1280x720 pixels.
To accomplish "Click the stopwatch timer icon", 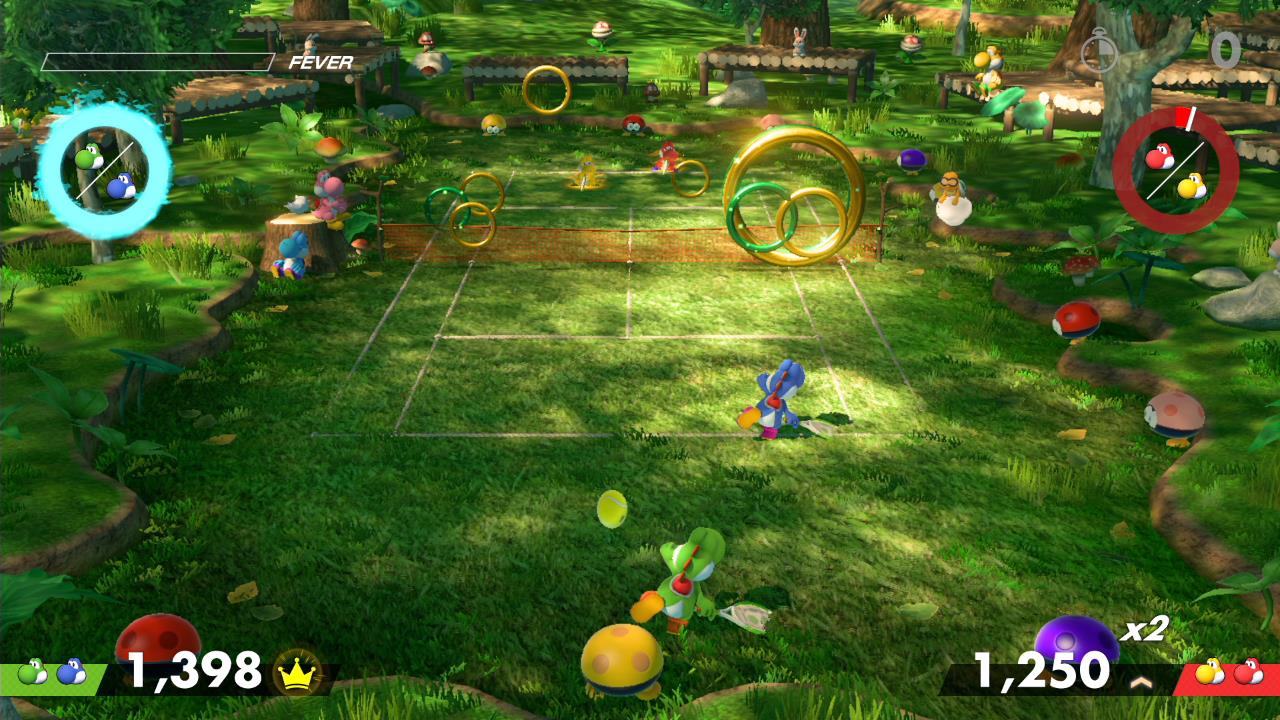I will pyautogui.click(x=1098, y=52).
